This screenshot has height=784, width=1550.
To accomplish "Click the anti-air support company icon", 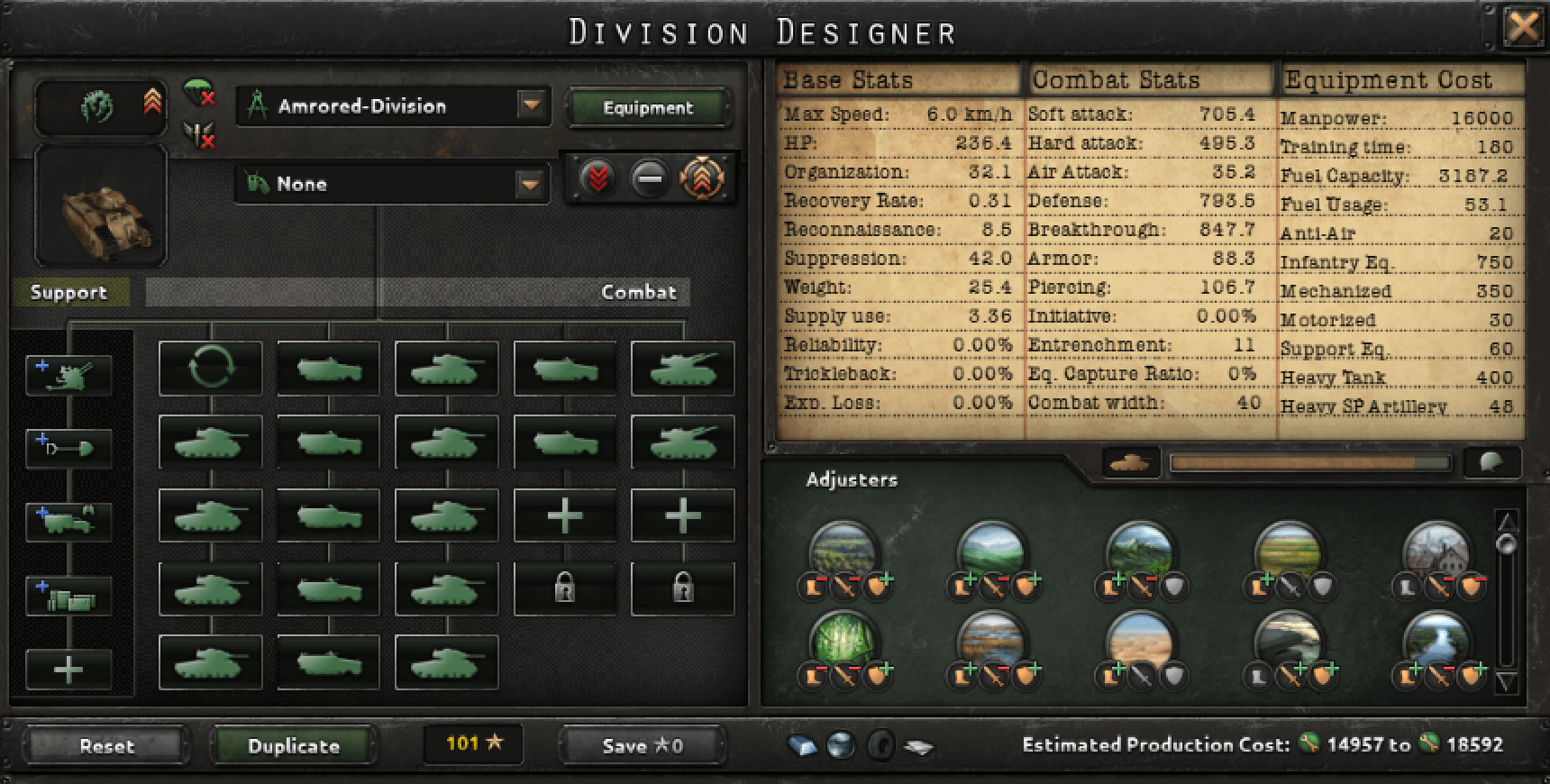I will (x=68, y=374).
